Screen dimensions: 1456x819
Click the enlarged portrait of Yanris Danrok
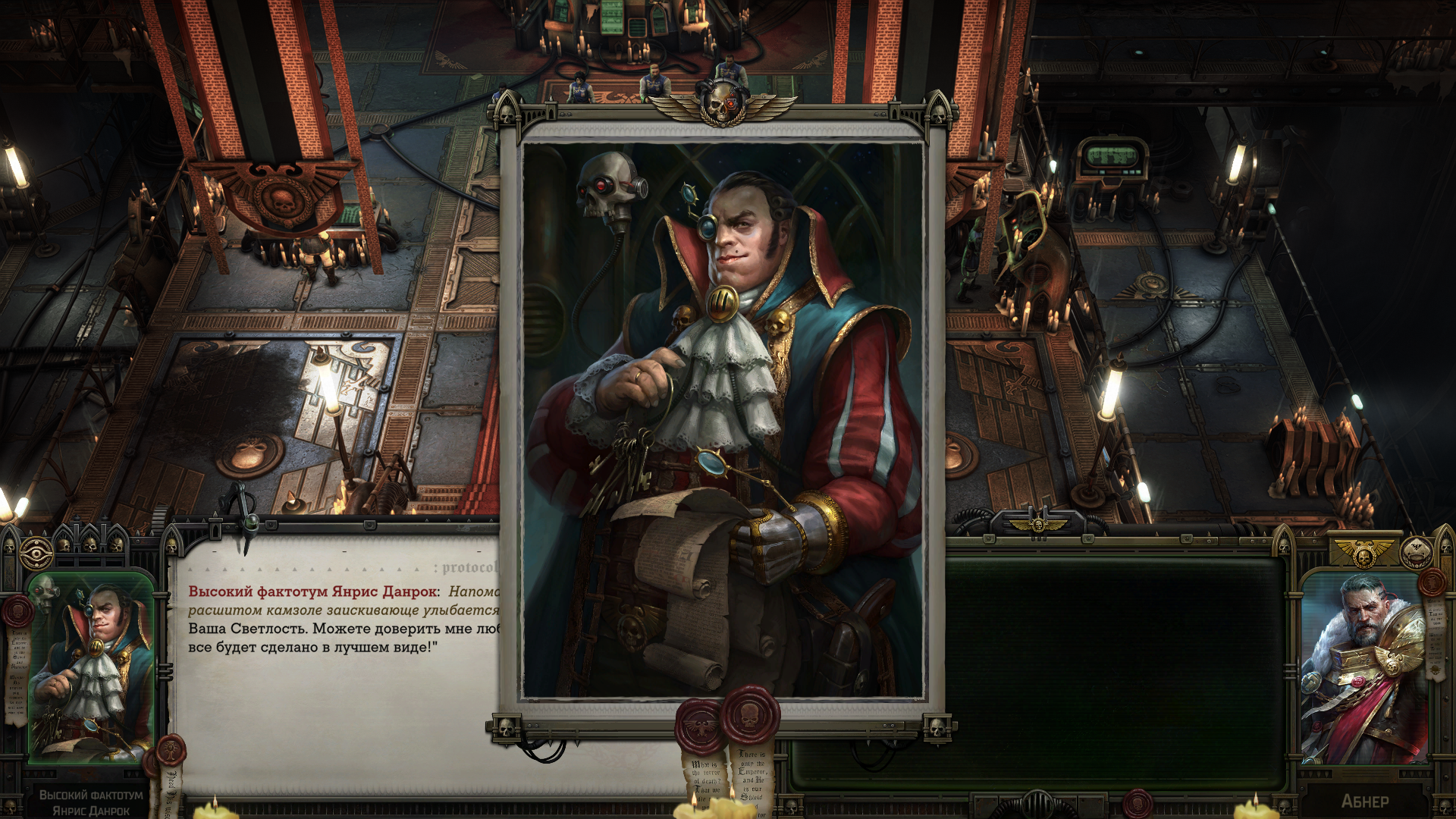click(723, 419)
